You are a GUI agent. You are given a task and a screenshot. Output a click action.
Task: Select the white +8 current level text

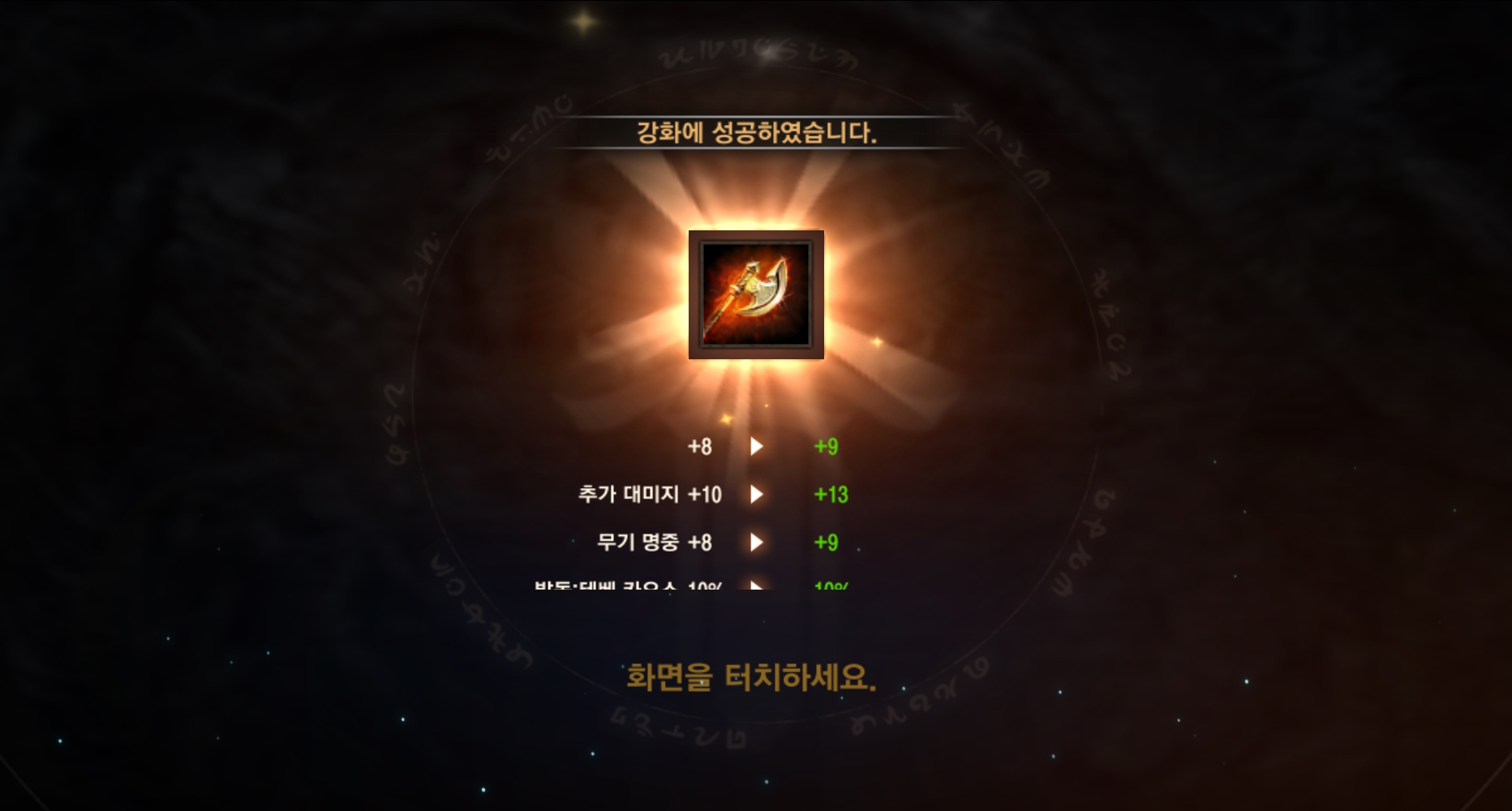pyautogui.click(x=701, y=445)
